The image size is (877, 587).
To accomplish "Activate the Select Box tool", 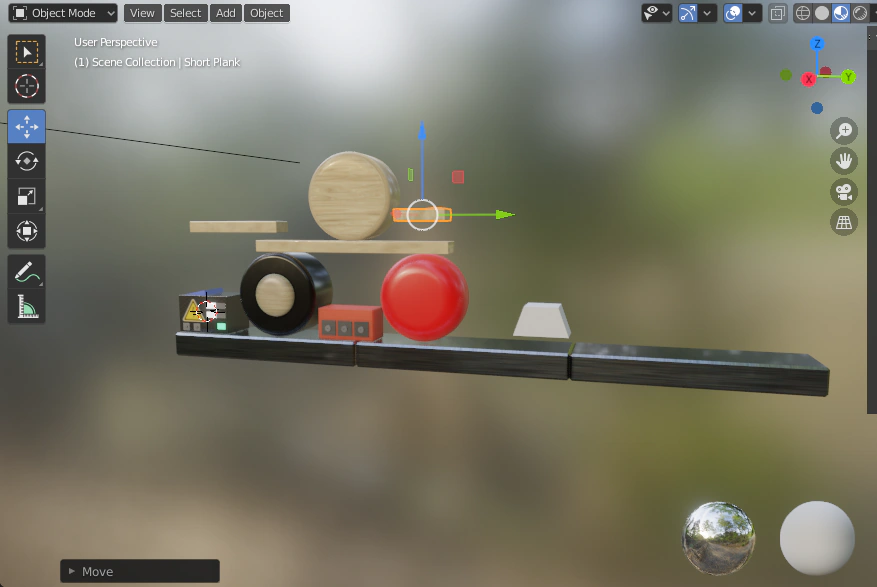I will (x=27, y=52).
